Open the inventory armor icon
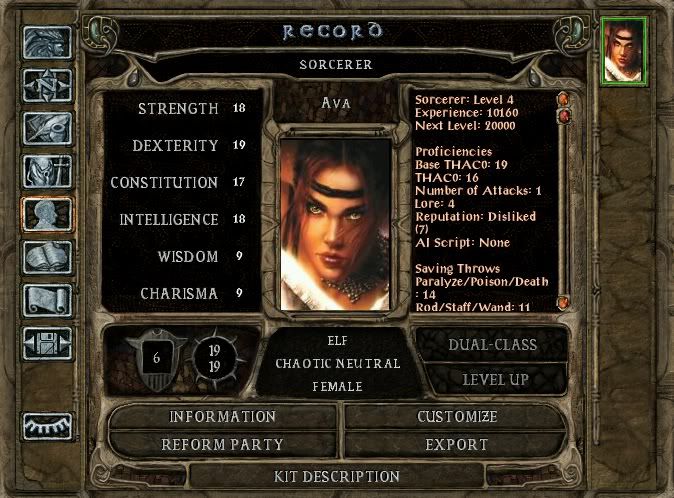This screenshot has width=674, height=498. [x=47, y=172]
